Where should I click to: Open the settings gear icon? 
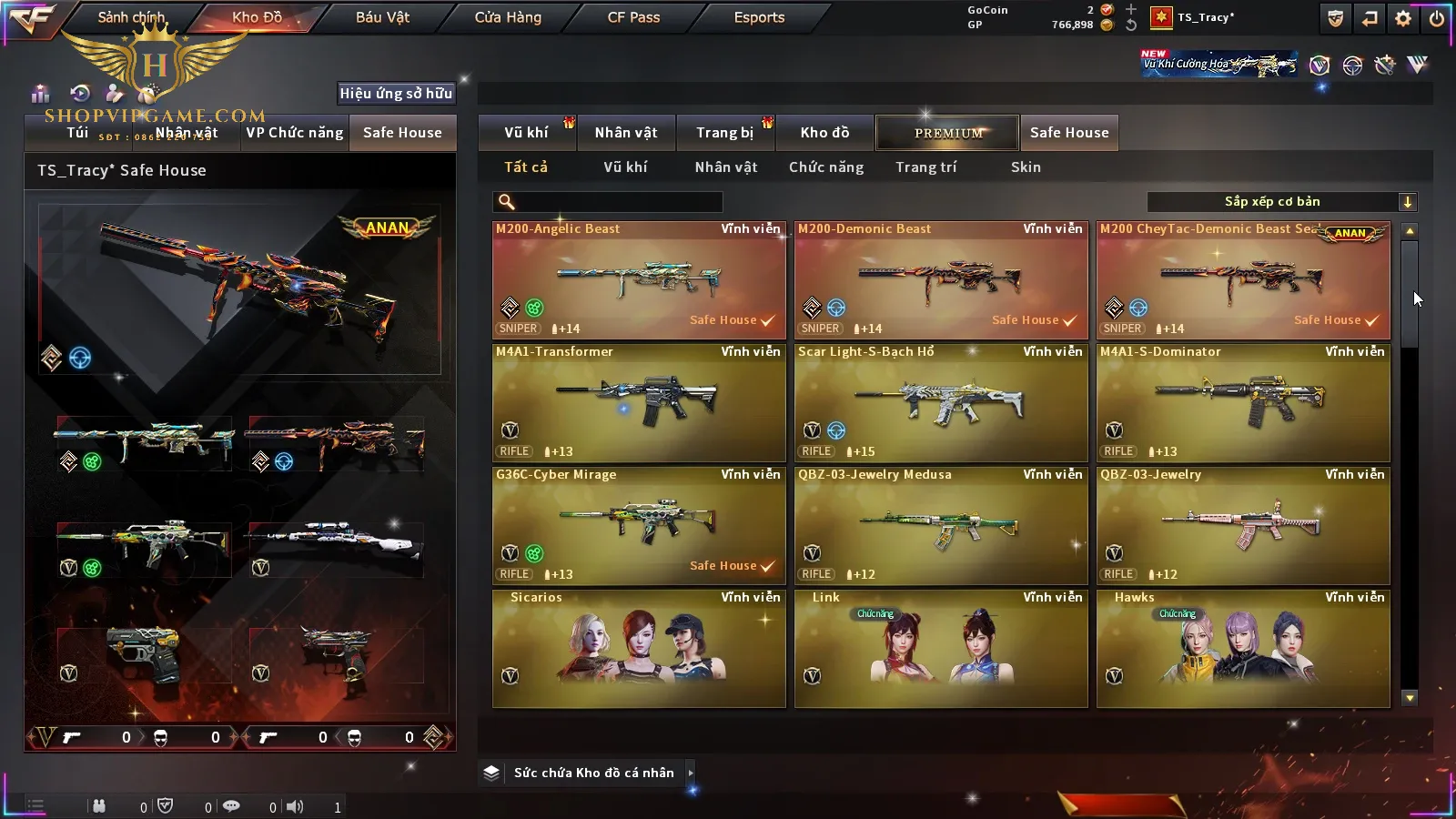[x=1403, y=18]
